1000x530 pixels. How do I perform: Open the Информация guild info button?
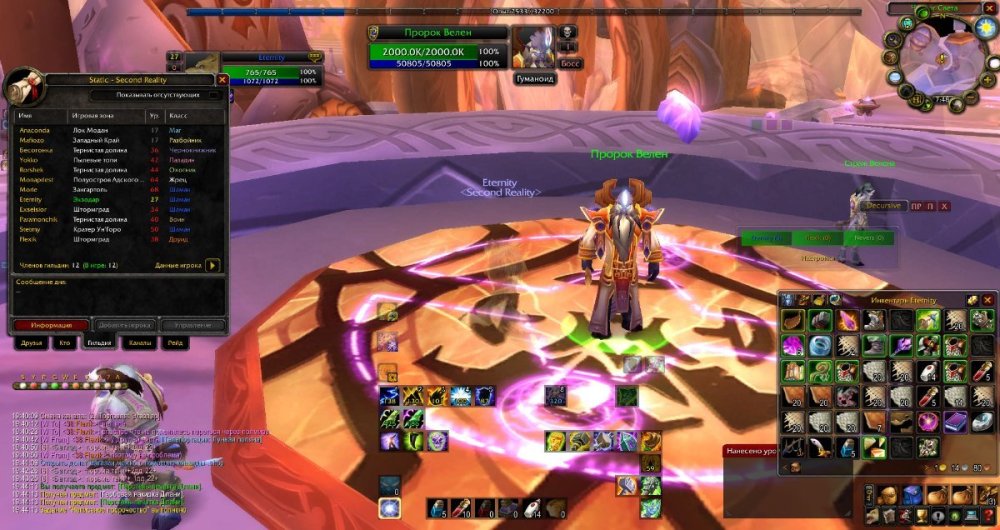[49, 325]
